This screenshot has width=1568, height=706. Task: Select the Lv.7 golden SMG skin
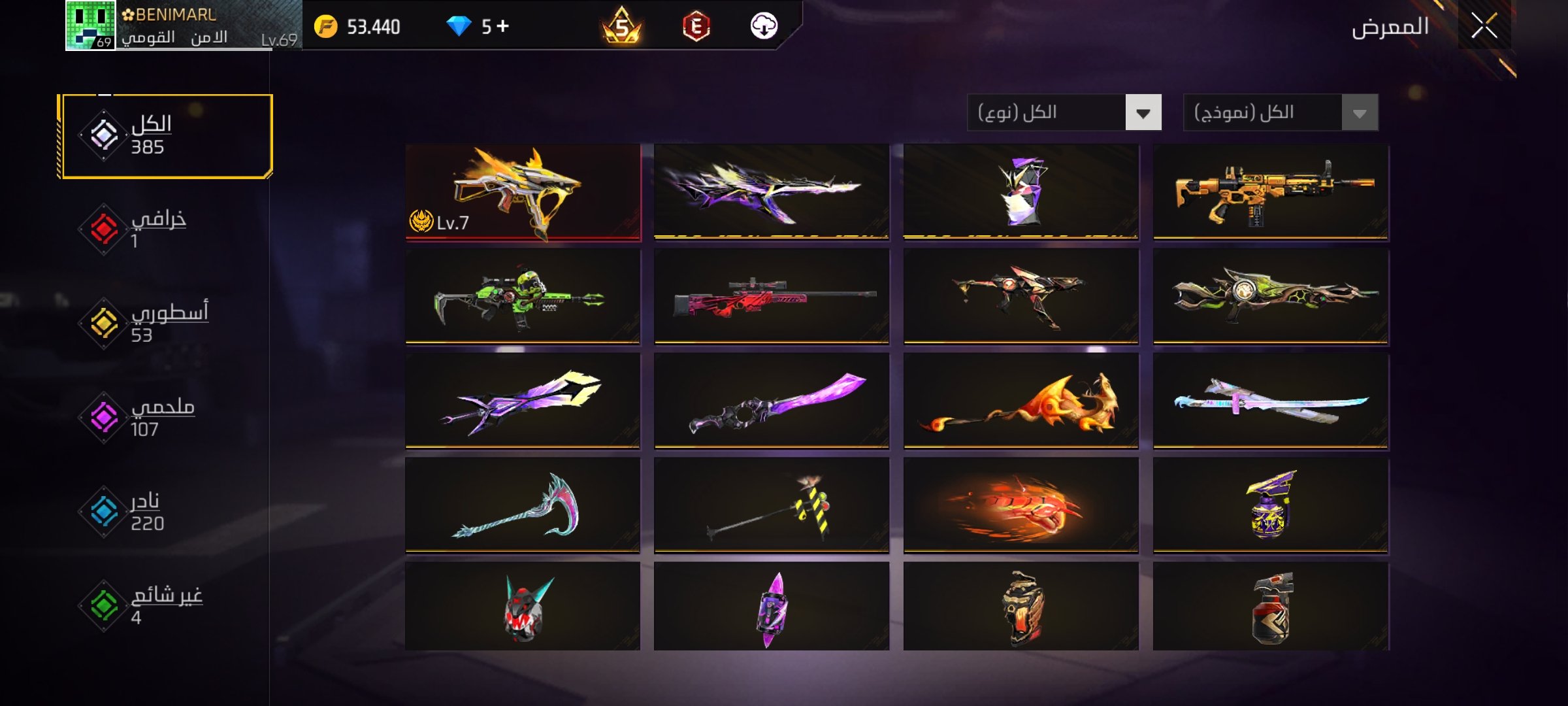(x=523, y=192)
